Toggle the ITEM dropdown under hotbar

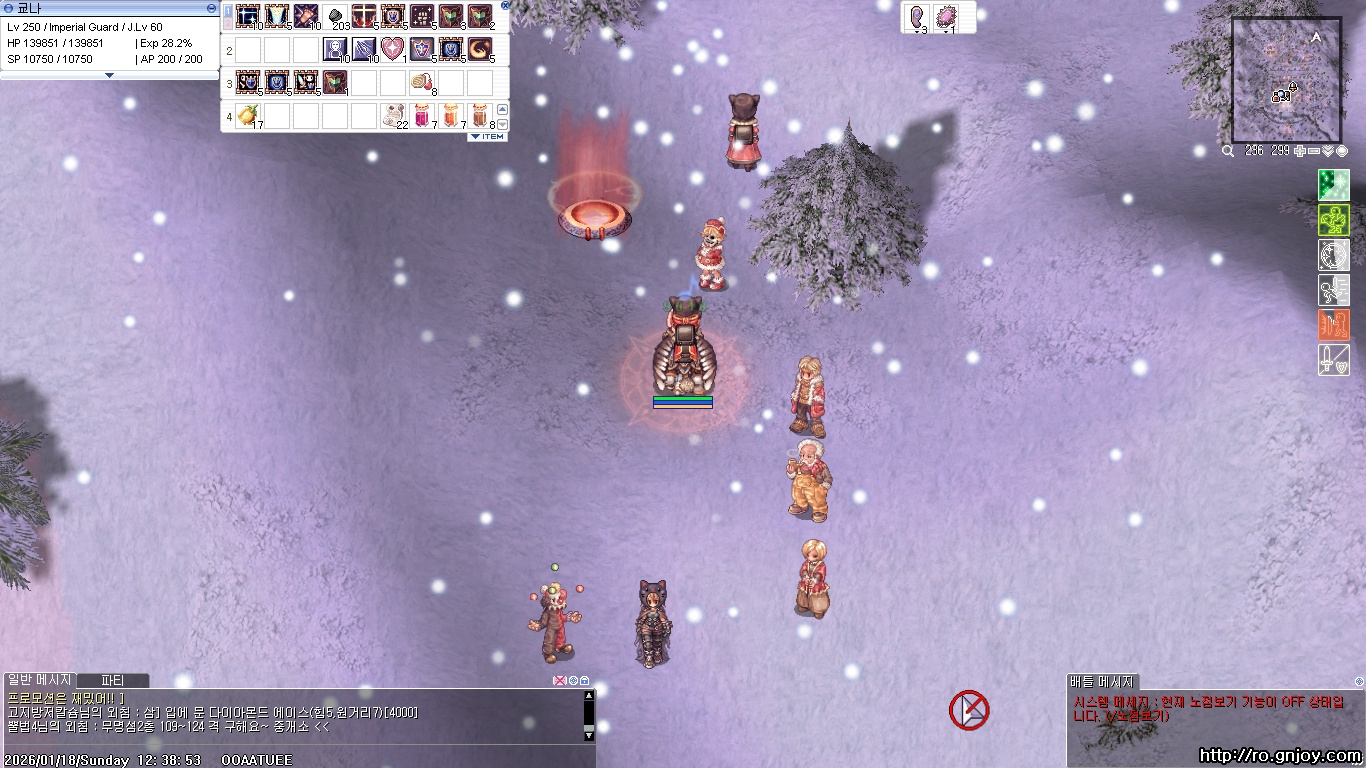point(487,137)
